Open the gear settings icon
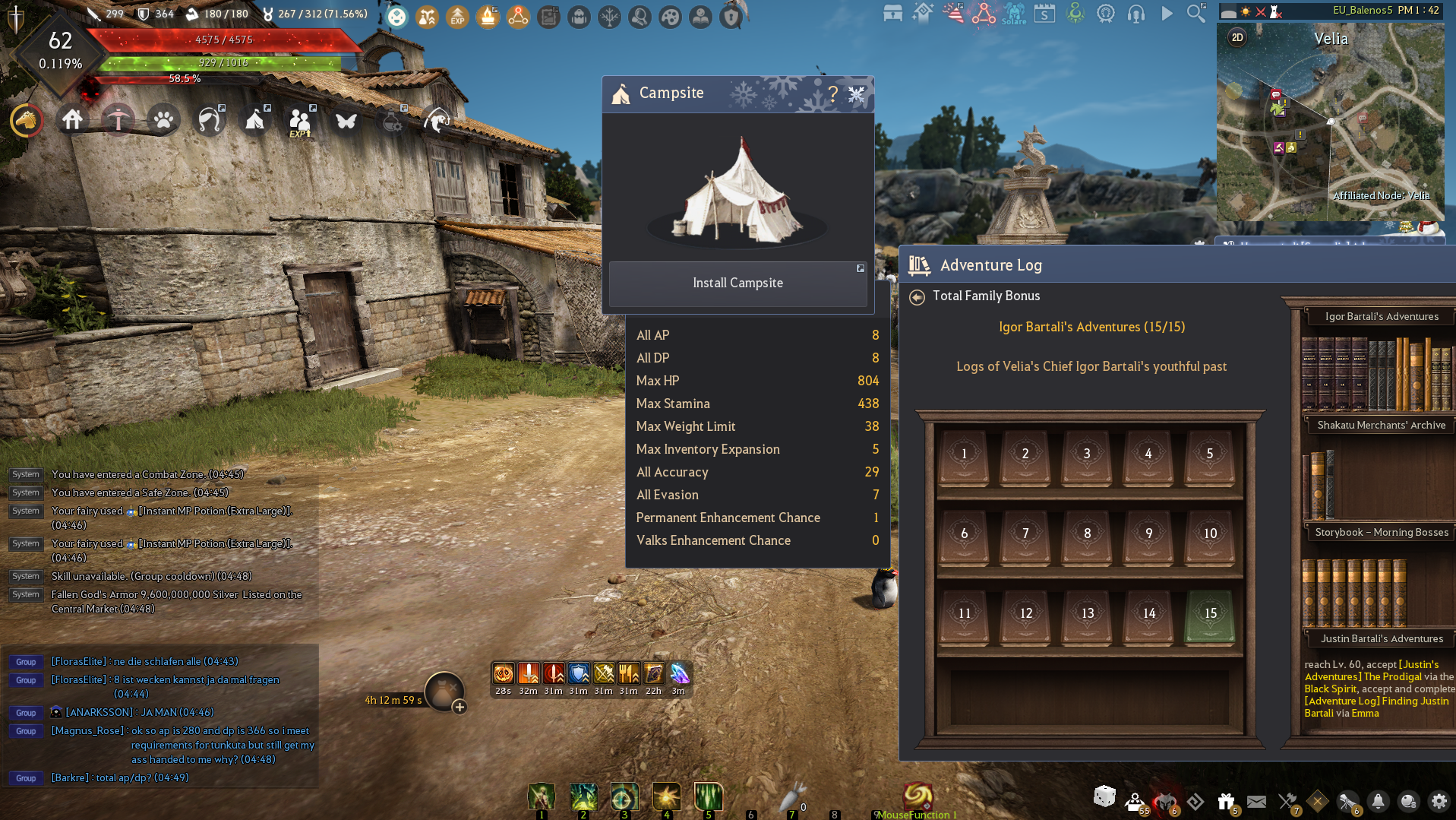The width and height of the screenshot is (1456, 820). coord(1439,801)
